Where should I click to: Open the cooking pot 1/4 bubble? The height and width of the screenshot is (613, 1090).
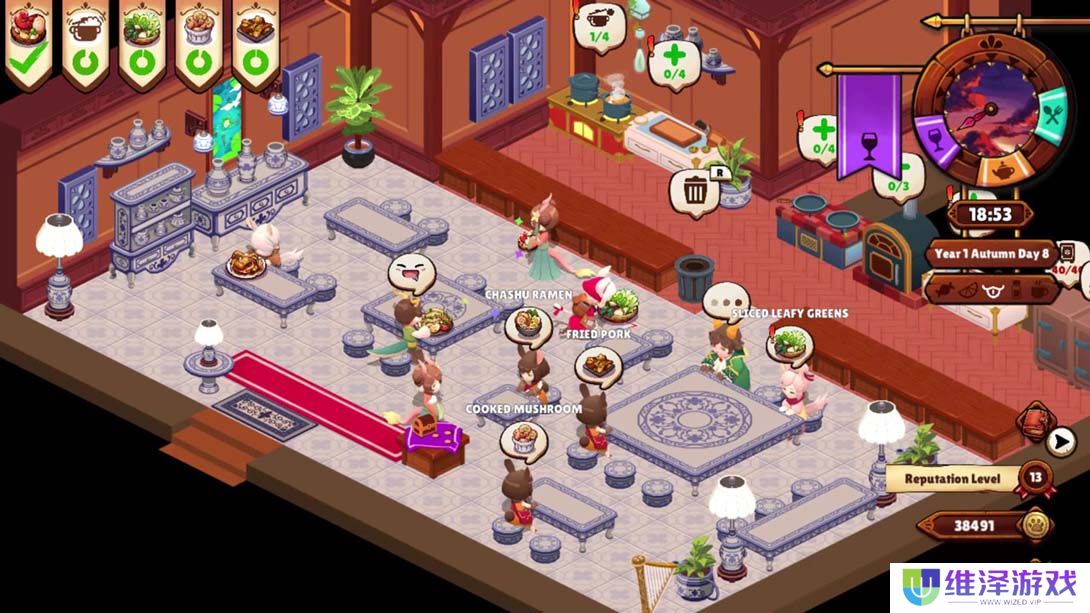(x=601, y=24)
